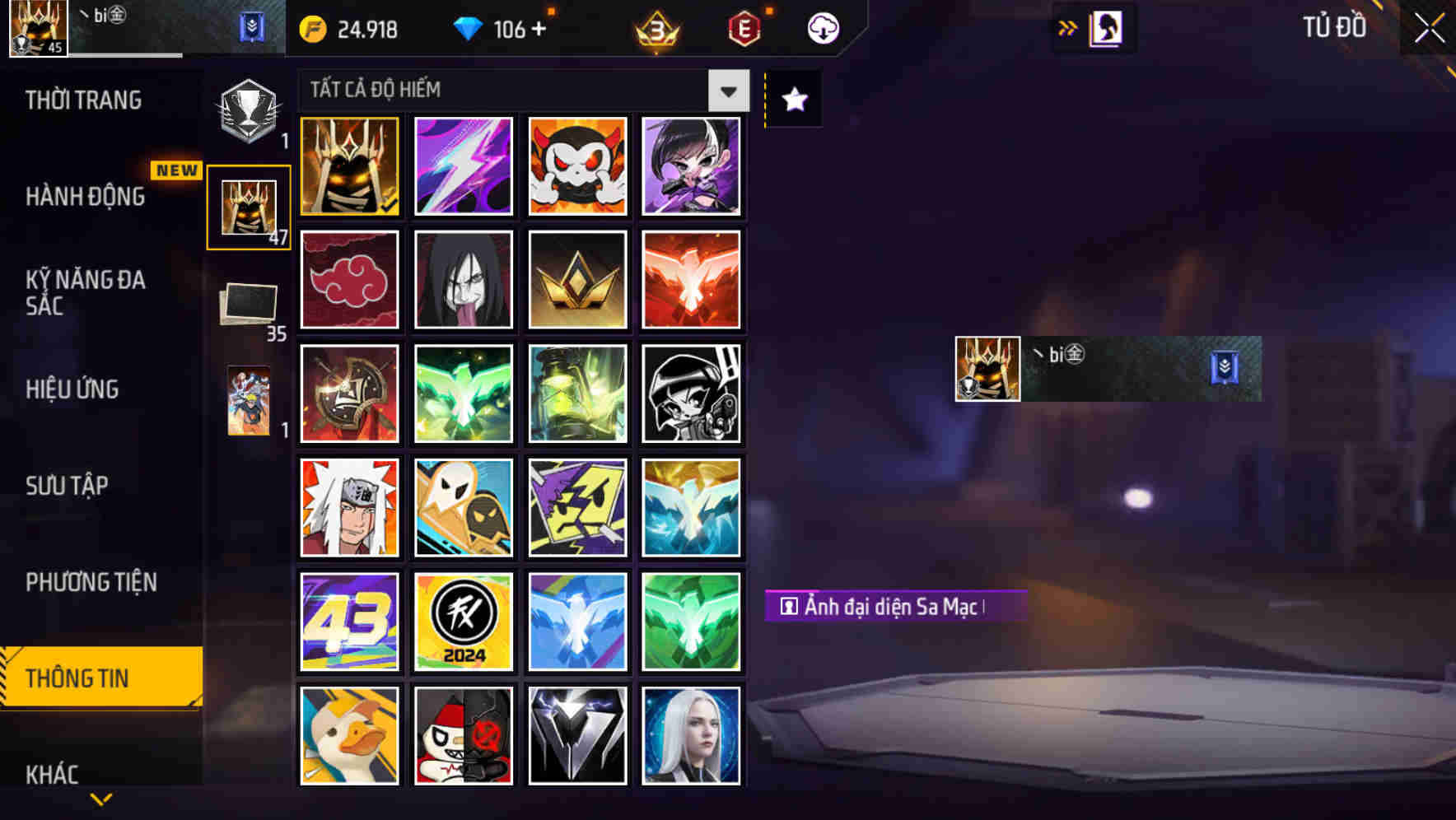Toggle the favorites star filter
Screen dimensions: 1456x820
tap(792, 99)
